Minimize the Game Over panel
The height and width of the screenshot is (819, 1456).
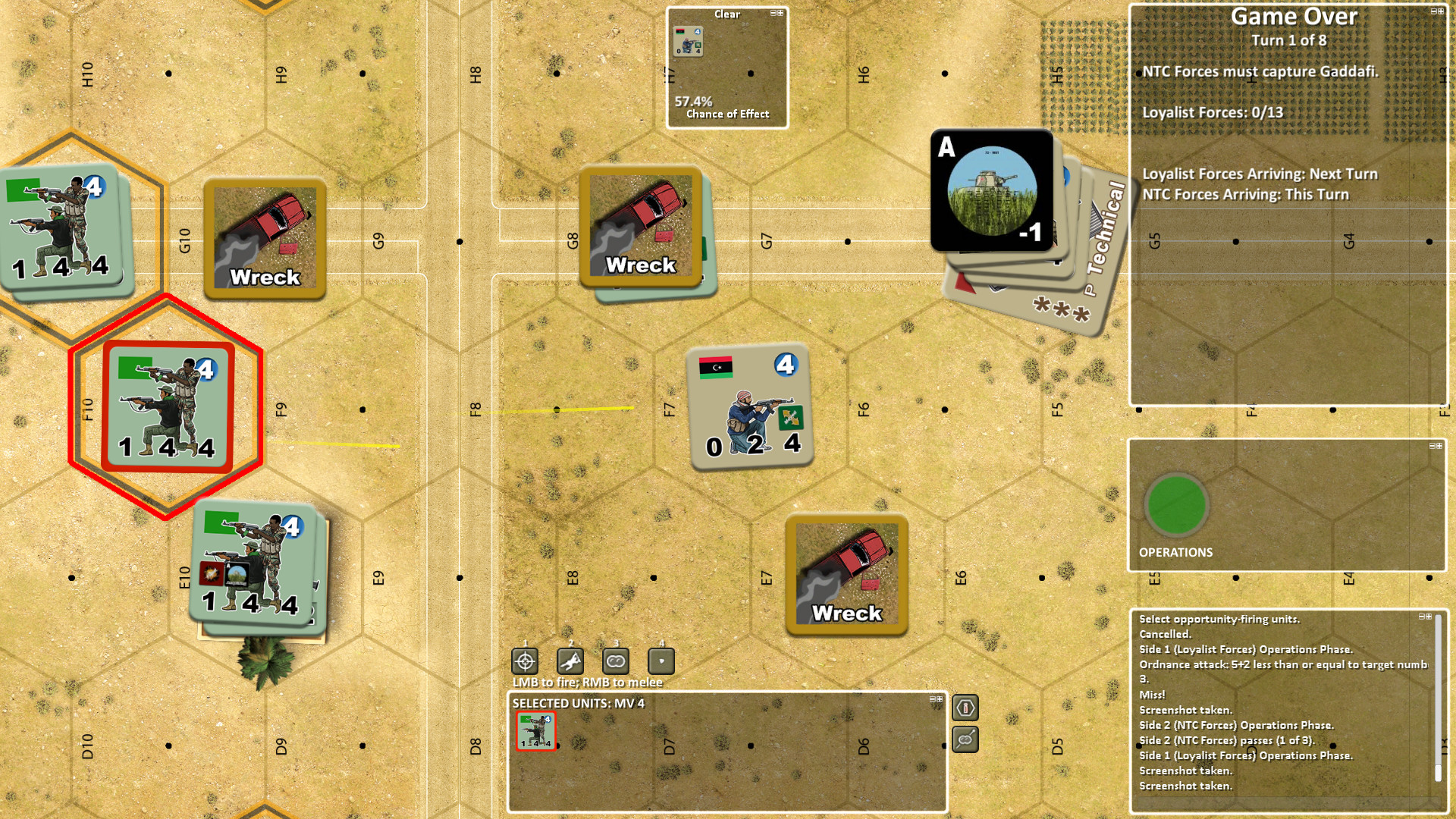click(1434, 12)
